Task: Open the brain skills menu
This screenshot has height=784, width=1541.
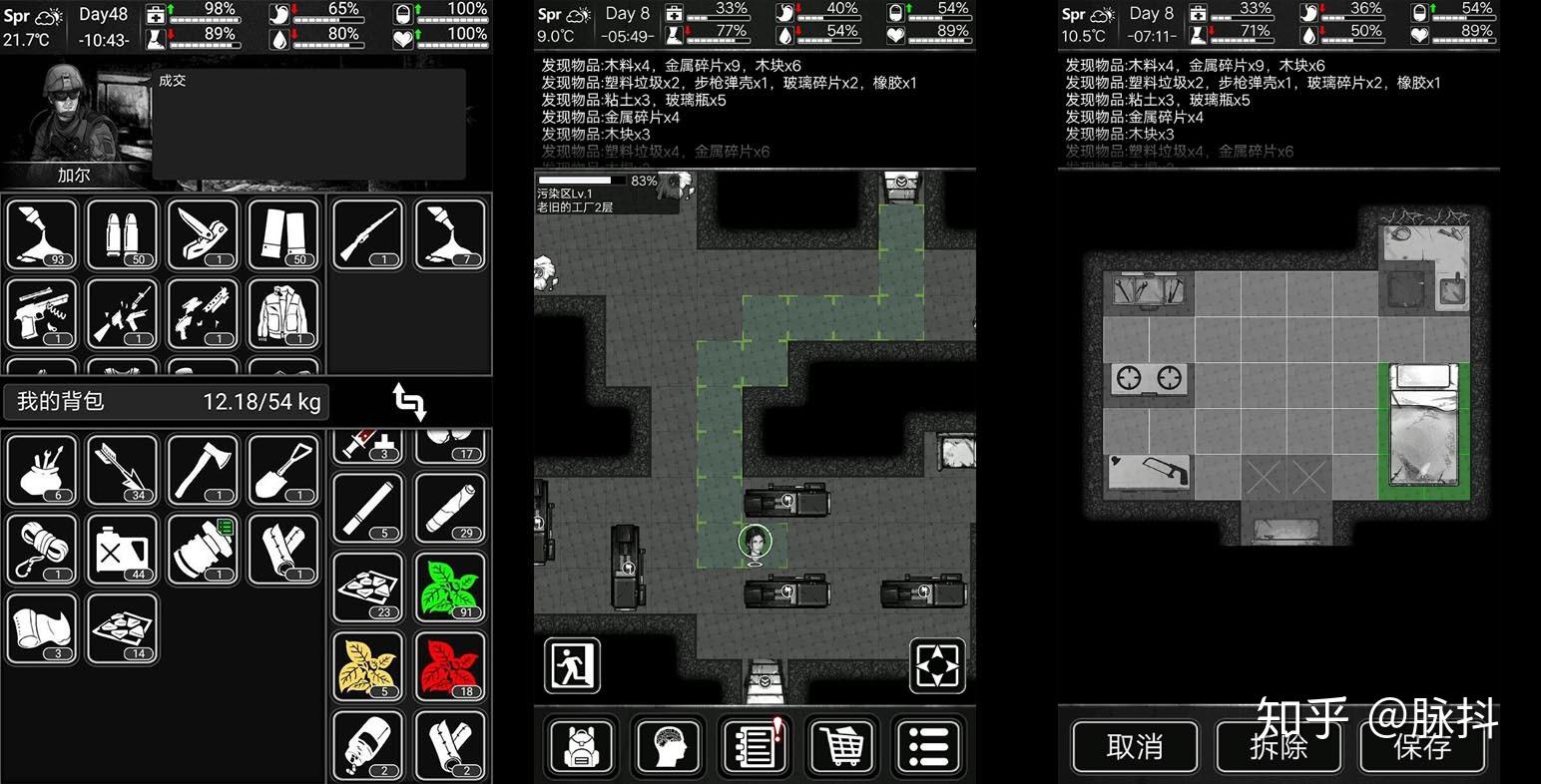Action: (x=669, y=745)
